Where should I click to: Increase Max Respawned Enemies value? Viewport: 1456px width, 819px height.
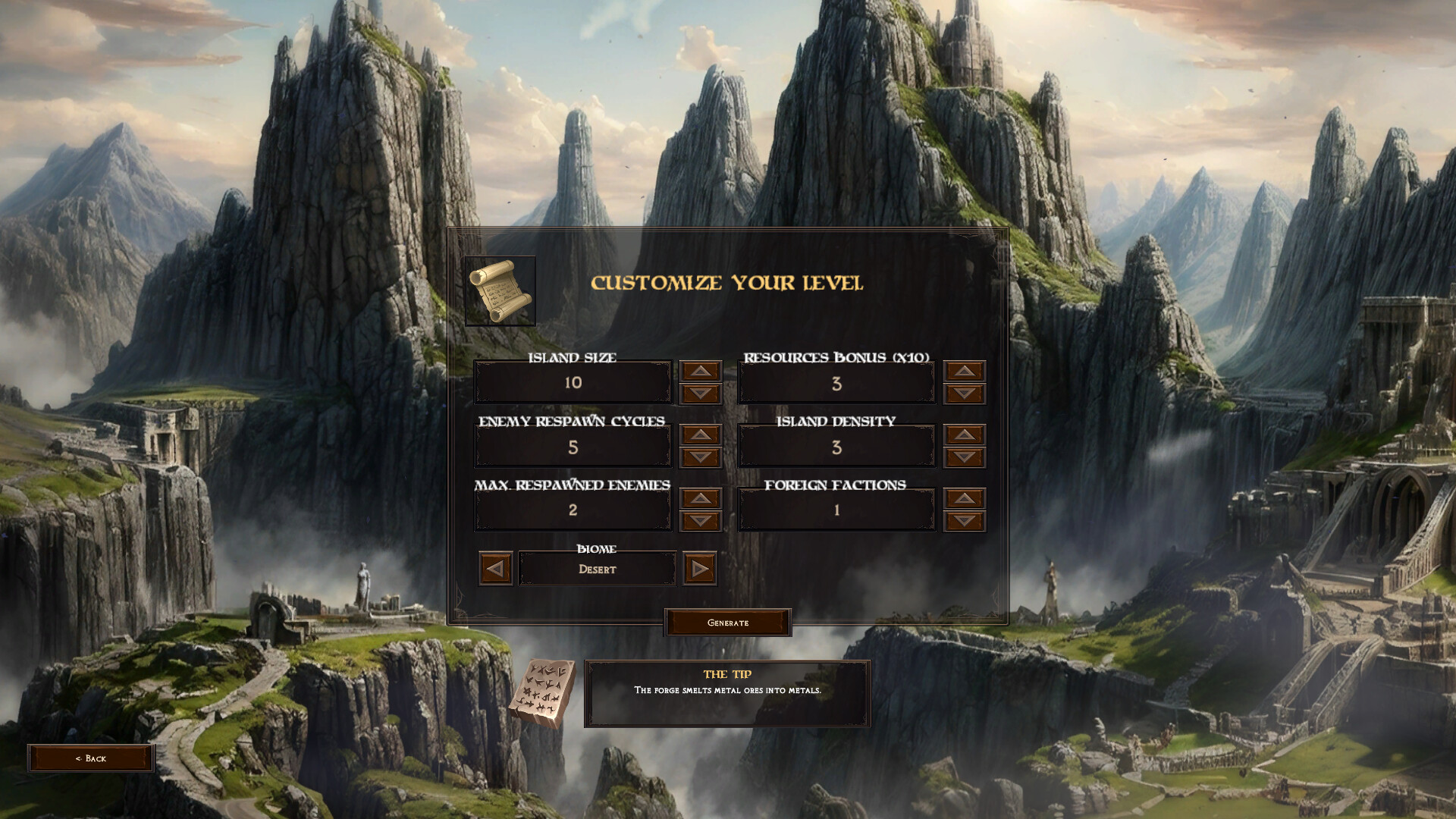[x=700, y=498]
